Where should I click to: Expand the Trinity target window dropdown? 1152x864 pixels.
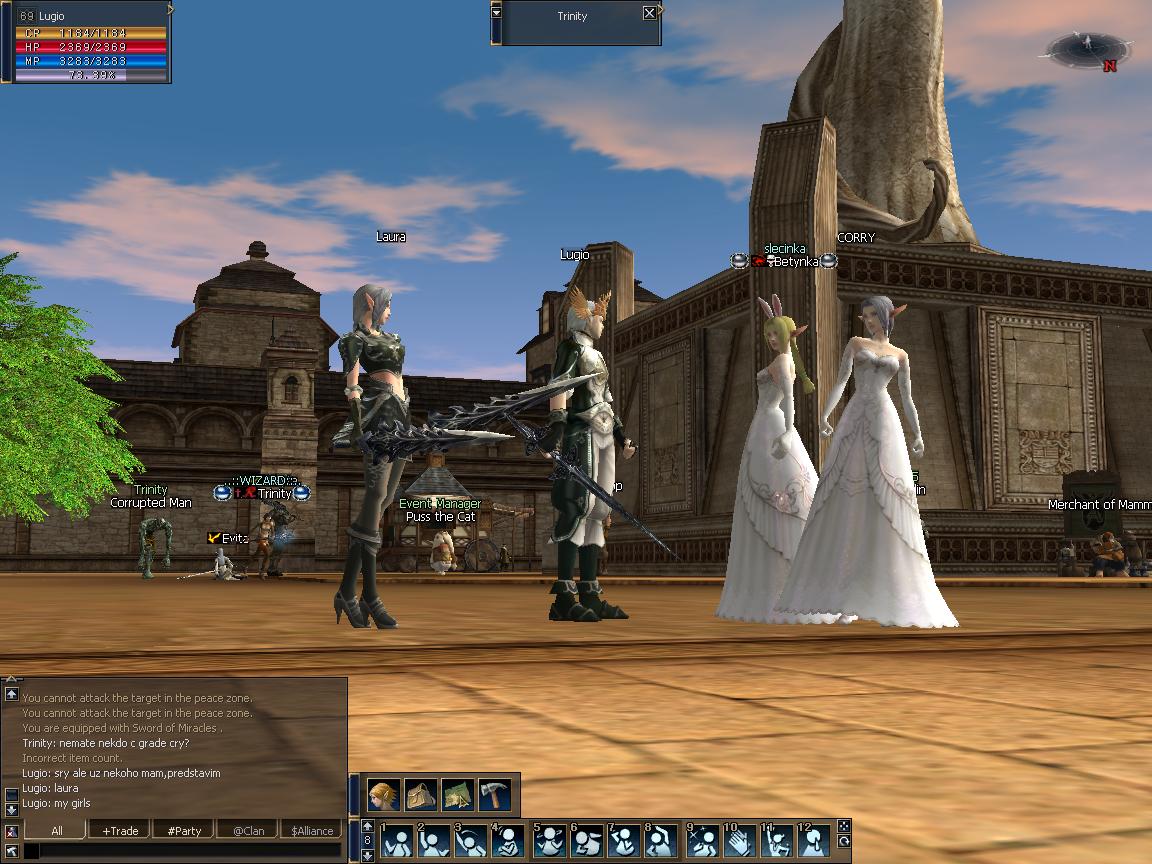[497, 13]
